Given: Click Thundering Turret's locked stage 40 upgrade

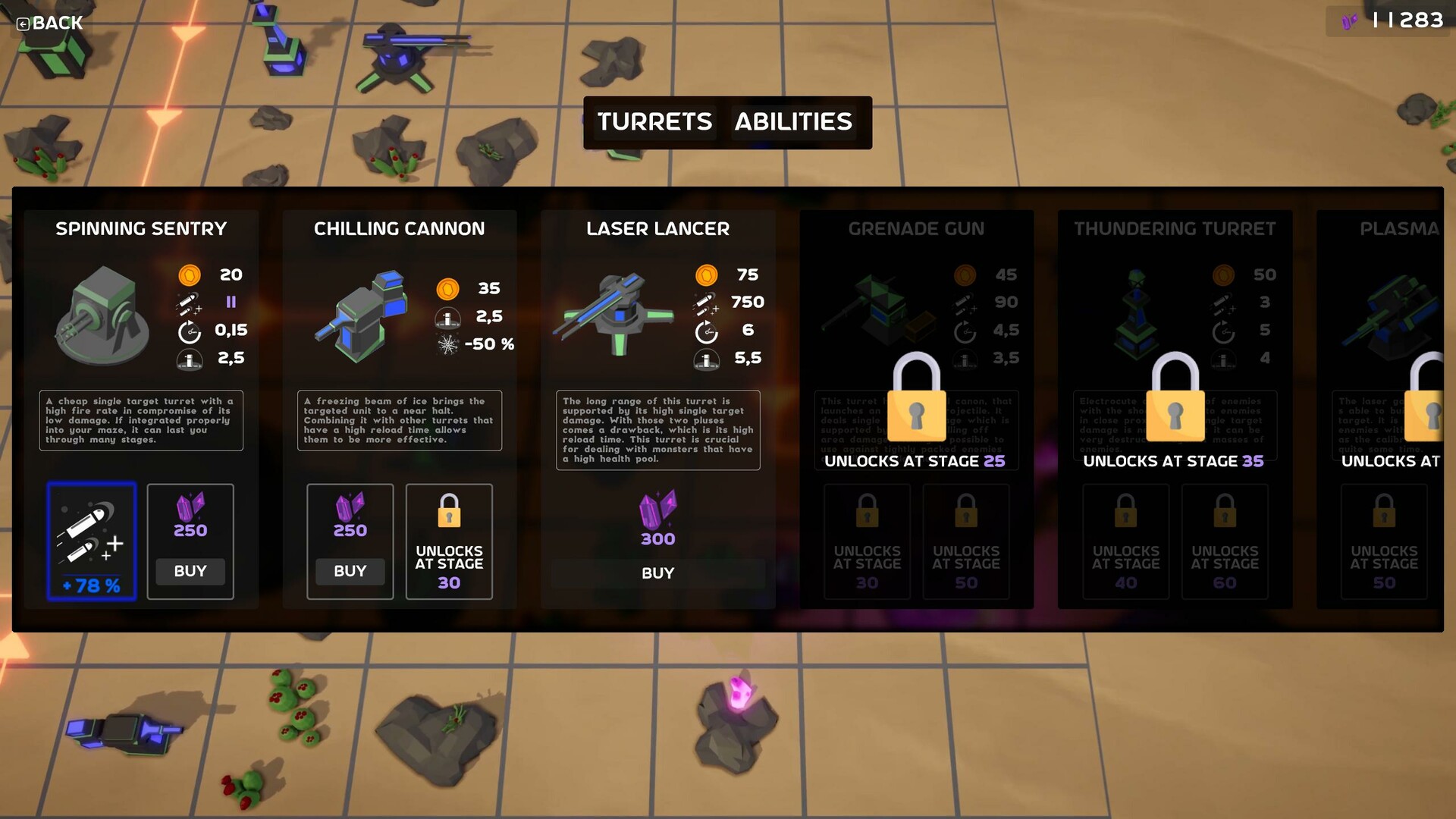Looking at the screenshot, I should point(1125,541).
